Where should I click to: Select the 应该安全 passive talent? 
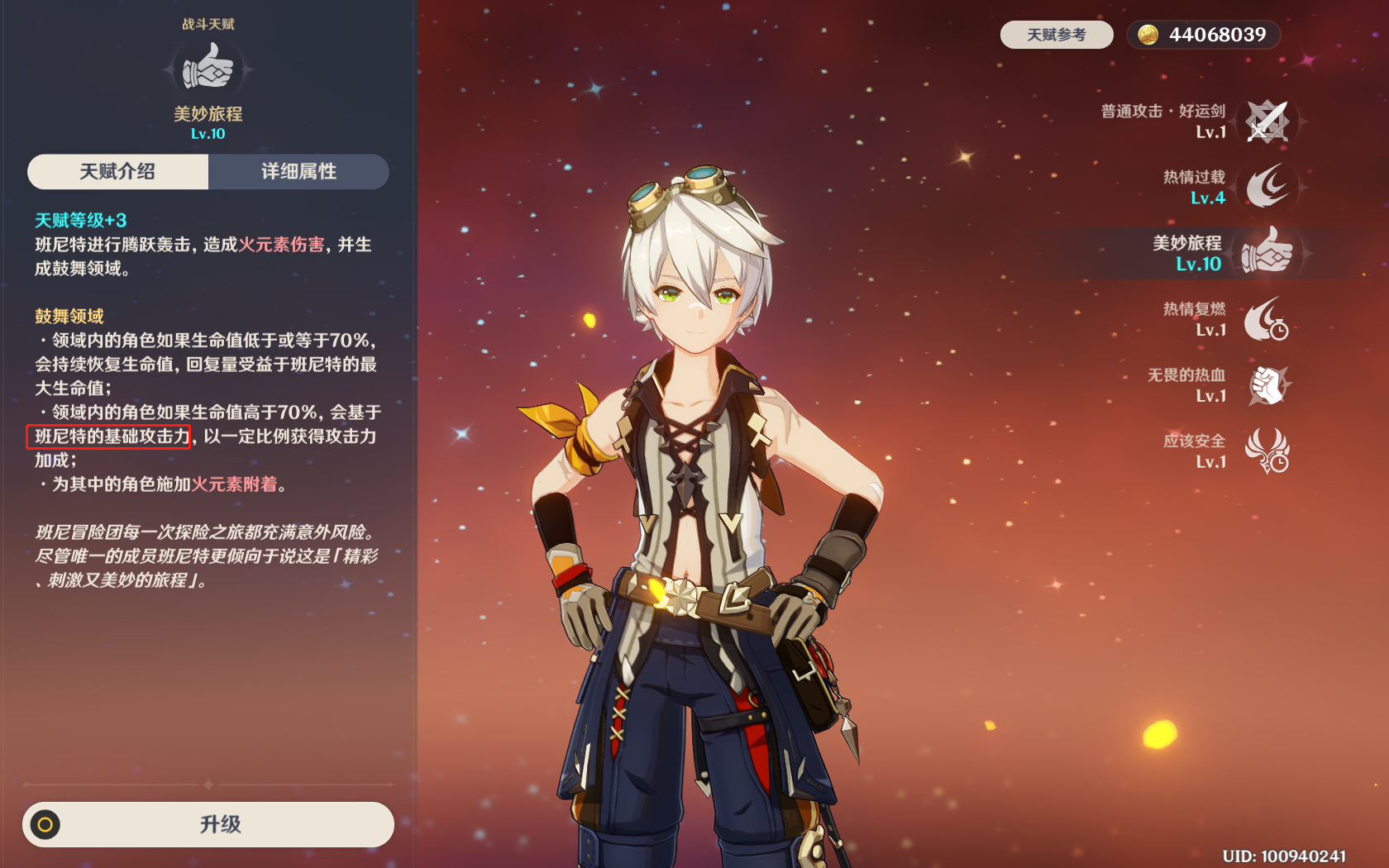click(1267, 451)
